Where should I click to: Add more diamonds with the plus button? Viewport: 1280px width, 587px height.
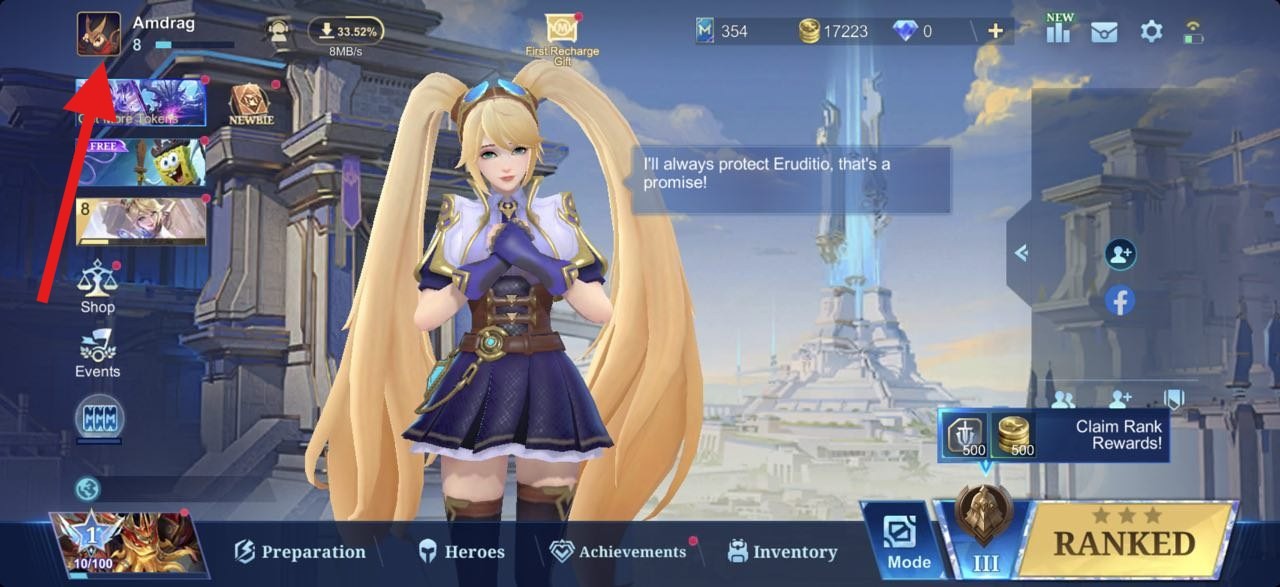995,31
